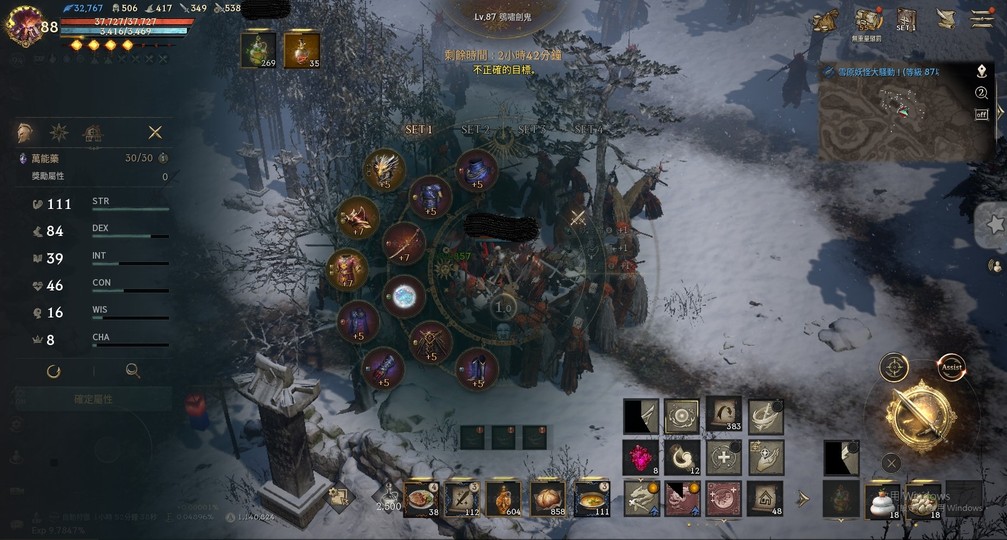Click the red +7 armor equipment slot
Viewport: 1007px width, 540px height.
click(347, 269)
